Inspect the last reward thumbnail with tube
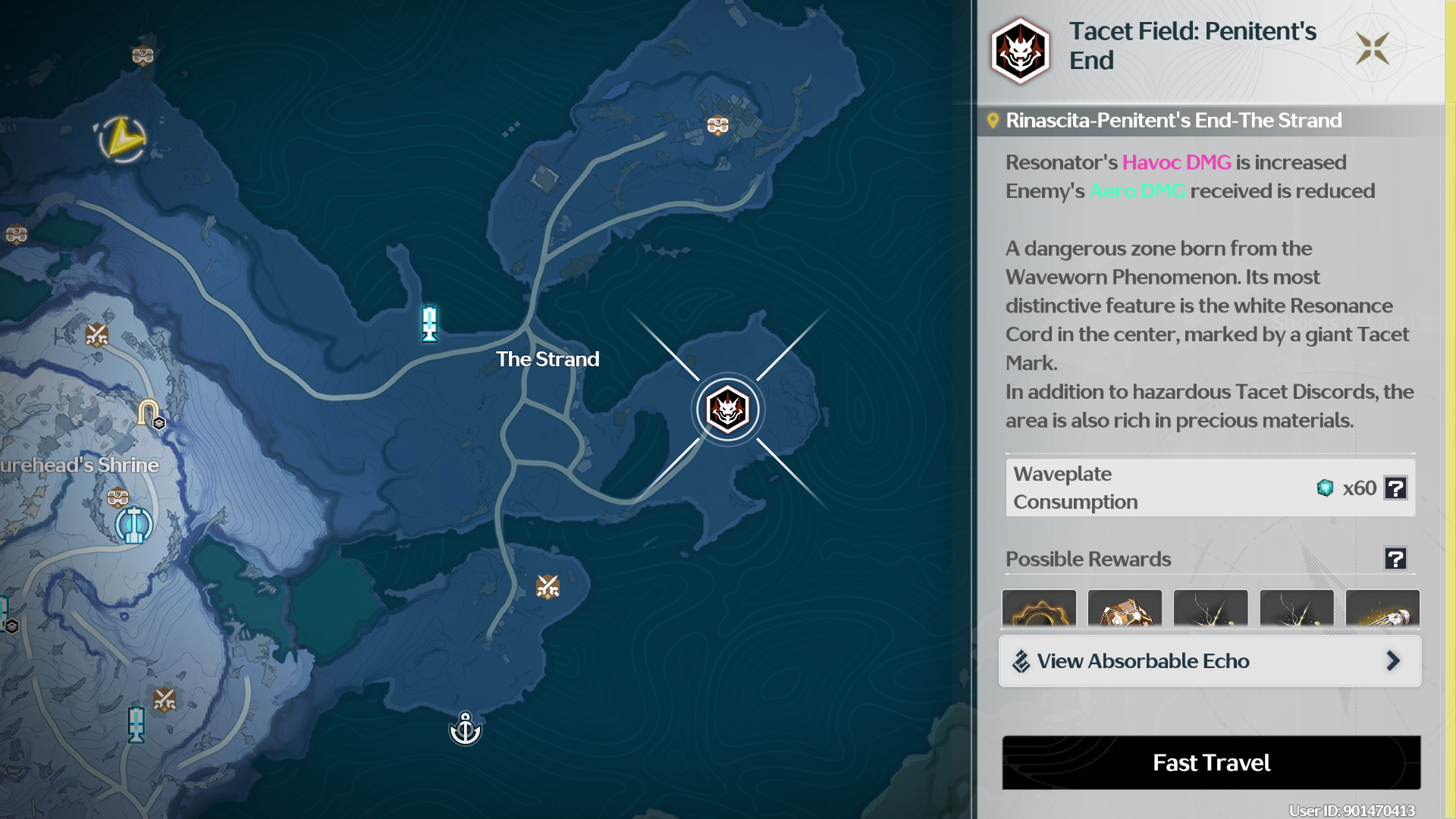Viewport: 1456px width, 819px height. click(1382, 609)
